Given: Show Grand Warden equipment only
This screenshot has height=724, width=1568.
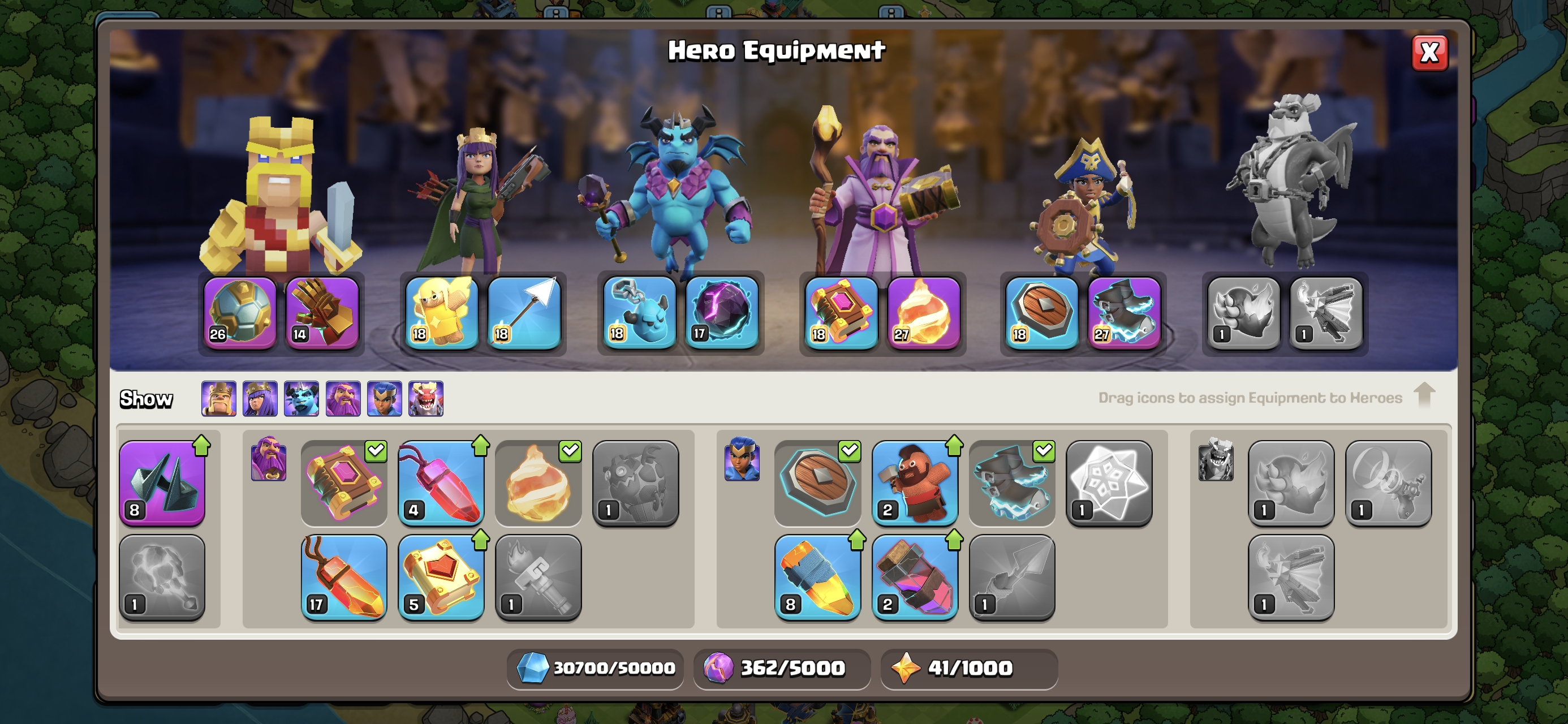Looking at the screenshot, I should pos(343,399).
